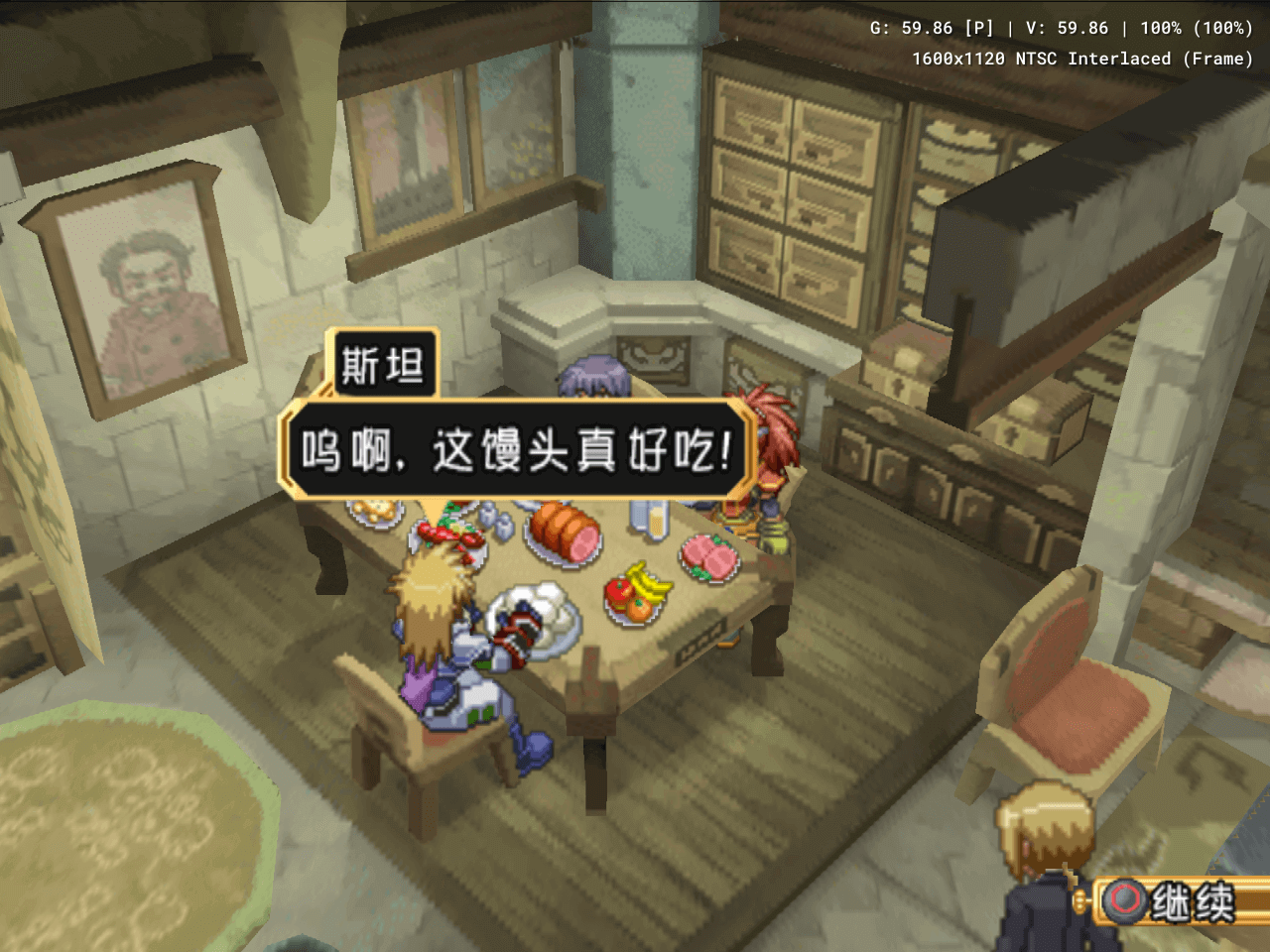Select the ham platter on the table
This screenshot has width=1270, height=952.
564,531
